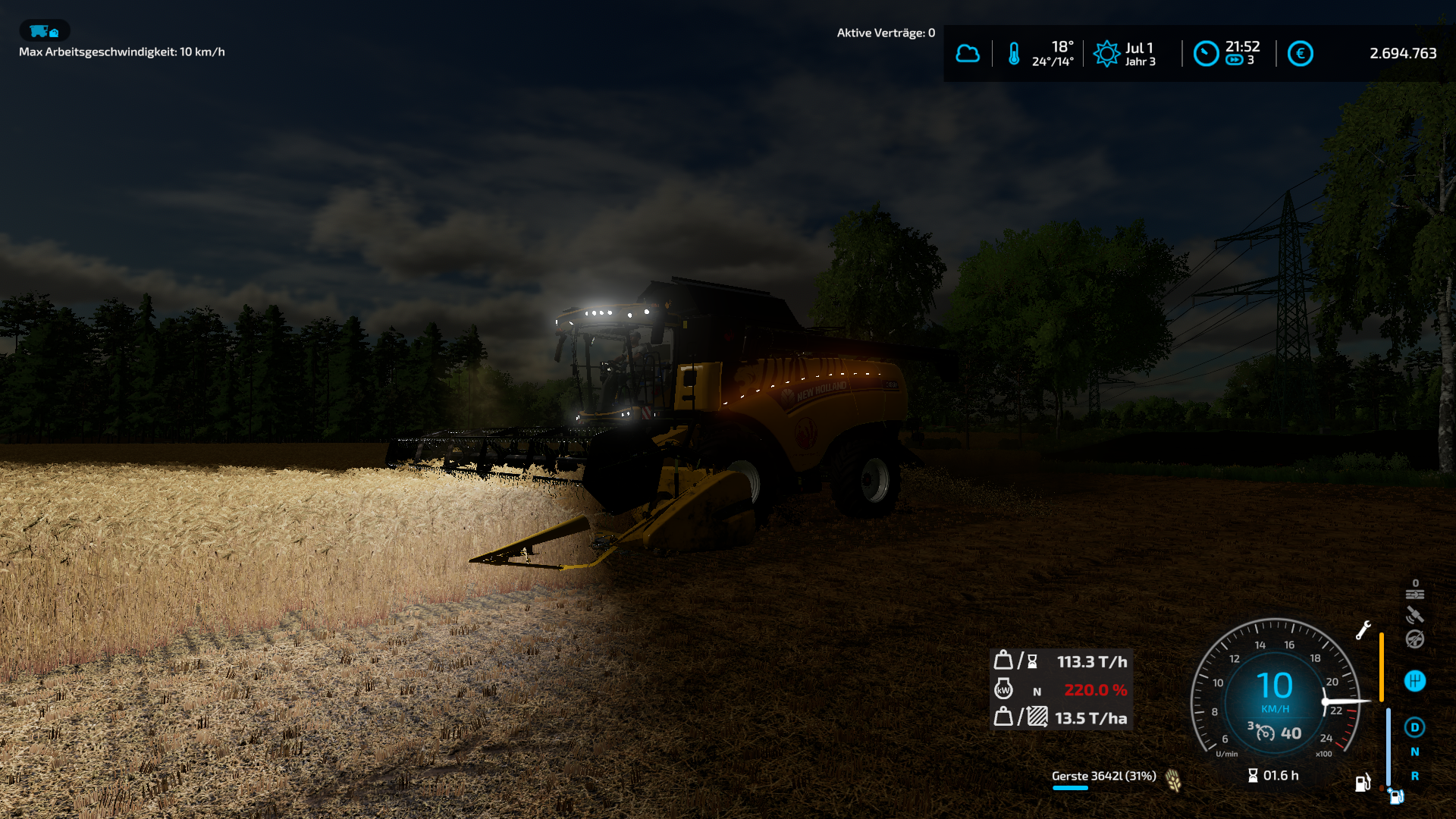Select the thermometer temperature icon
Viewport: 1456px width, 819px height.
pyautogui.click(x=1014, y=54)
